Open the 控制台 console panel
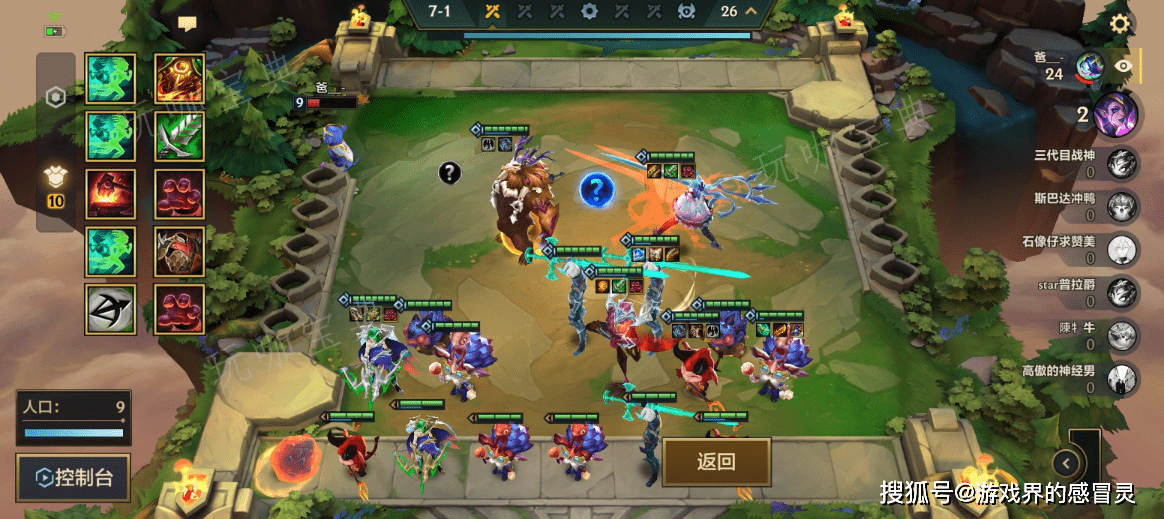The height and width of the screenshot is (519, 1164). click(x=73, y=479)
